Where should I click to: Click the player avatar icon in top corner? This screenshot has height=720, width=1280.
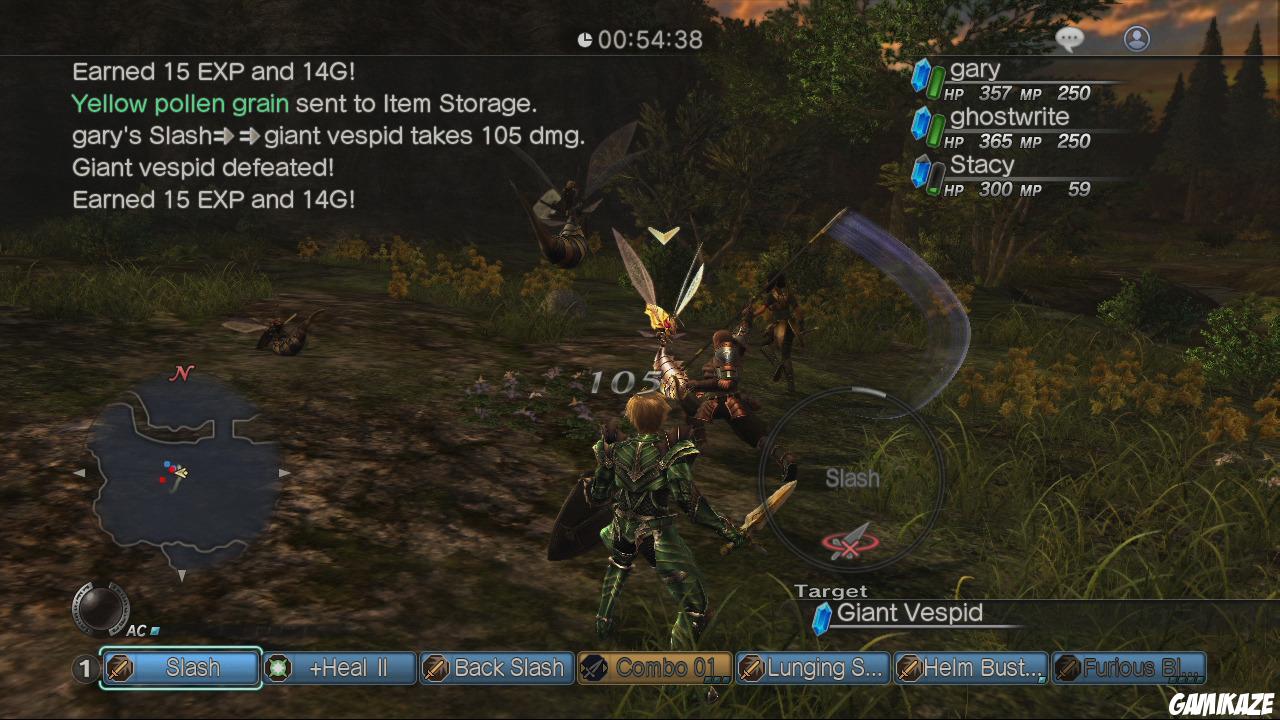coord(1135,37)
